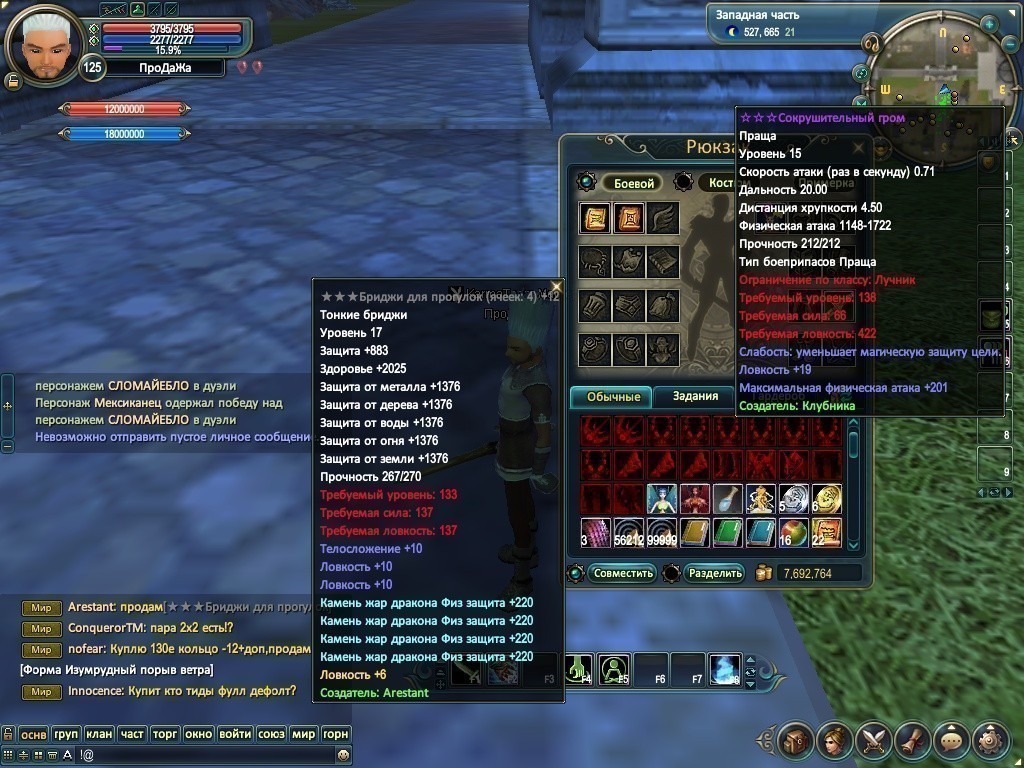Pick the potion flask inventory item
Screen dimensions: 1024x768
point(727,499)
